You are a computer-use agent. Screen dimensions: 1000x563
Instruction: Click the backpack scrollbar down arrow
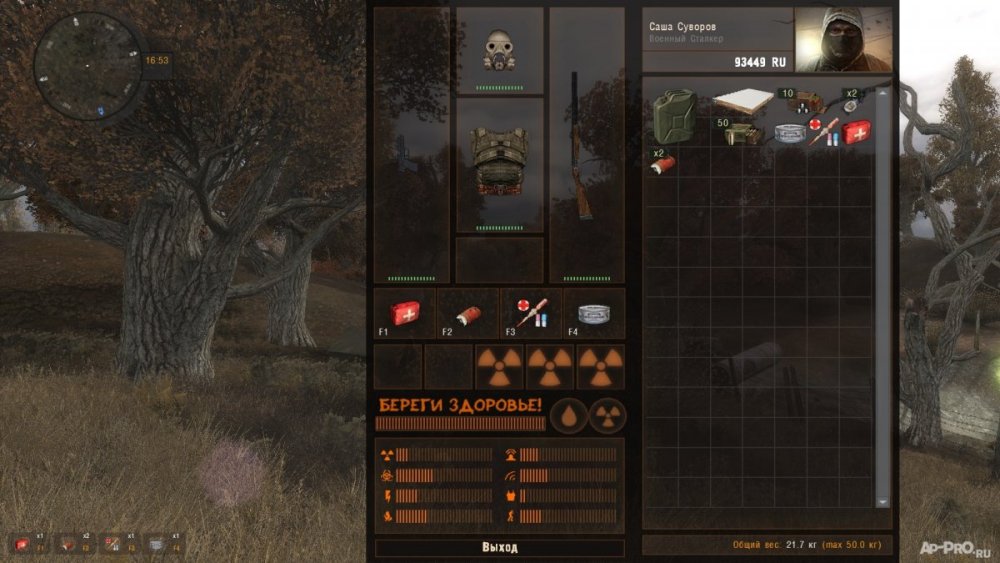click(x=882, y=501)
